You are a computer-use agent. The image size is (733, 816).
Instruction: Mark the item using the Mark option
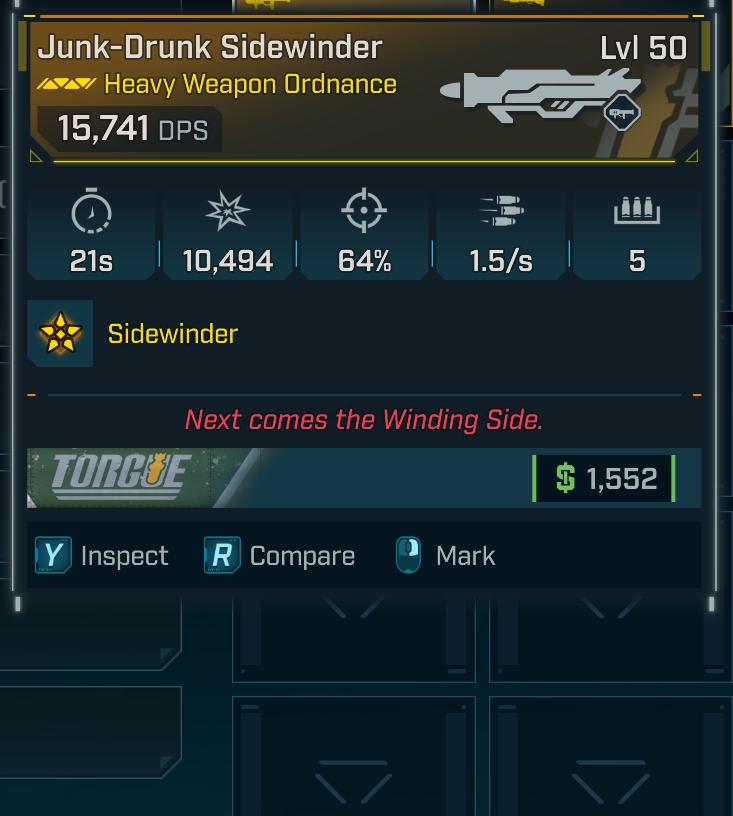click(x=445, y=556)
